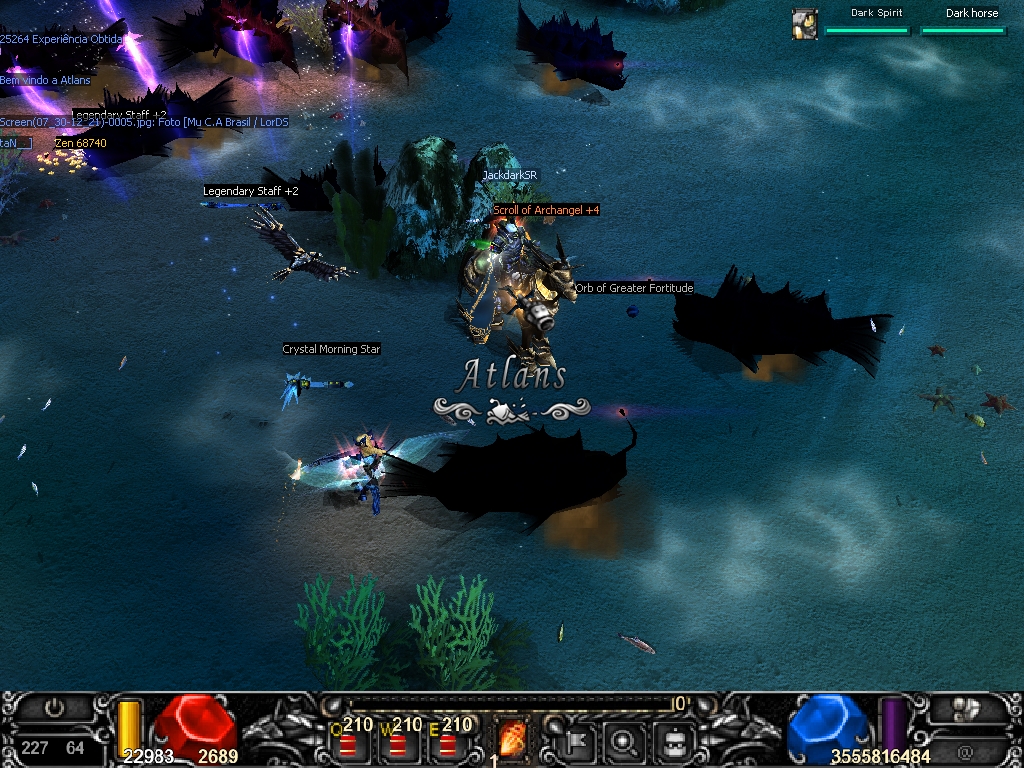Image resolution: width=1024 pixels, height=768 pixels.
Task: Select the Dark Spirit pet portrait icon
Action: coord(805,24)
